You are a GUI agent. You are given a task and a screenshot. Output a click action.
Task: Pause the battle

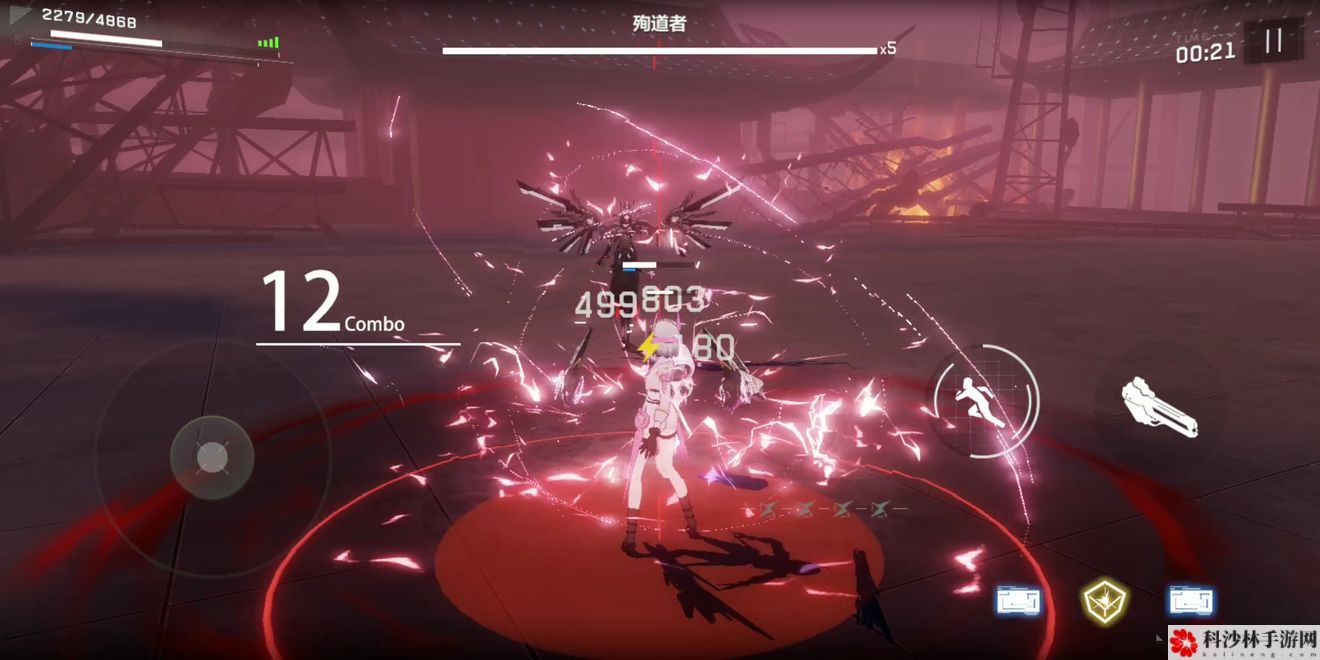point(1273,41)
